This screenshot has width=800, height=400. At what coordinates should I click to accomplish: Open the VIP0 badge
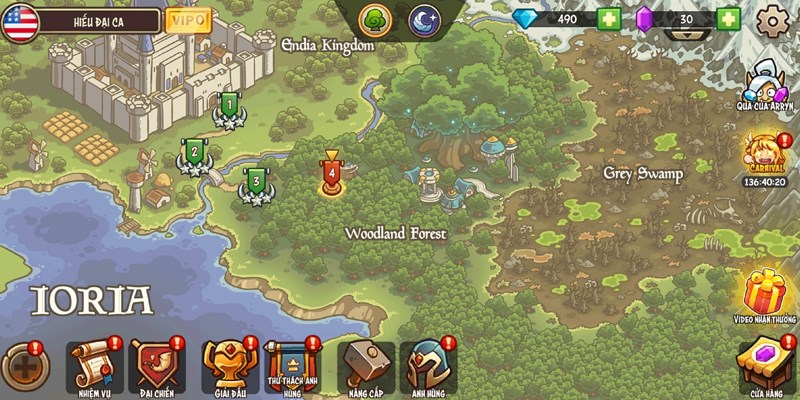(x=188, y=20)
